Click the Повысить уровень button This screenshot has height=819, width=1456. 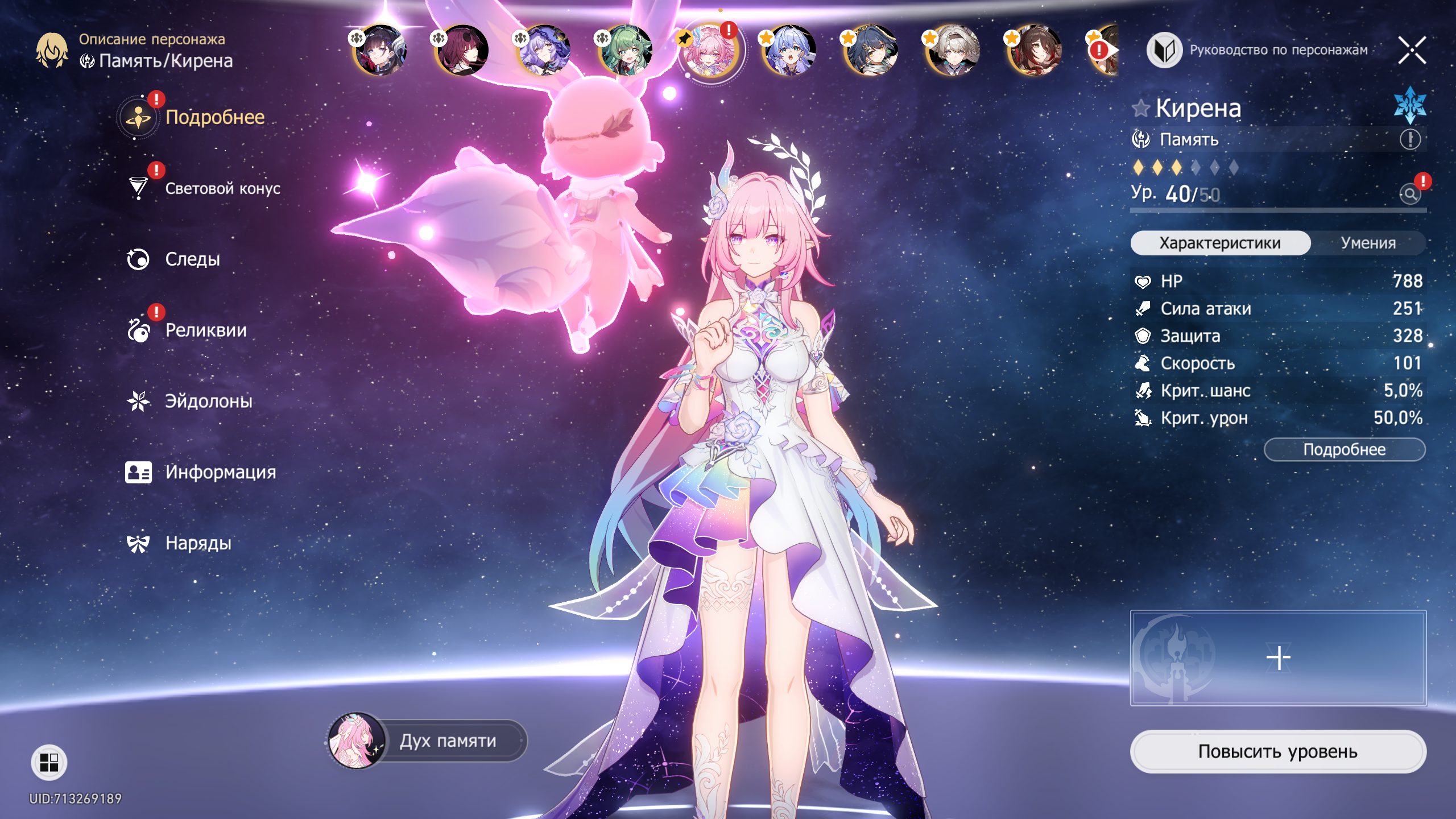pos(1277,751)
